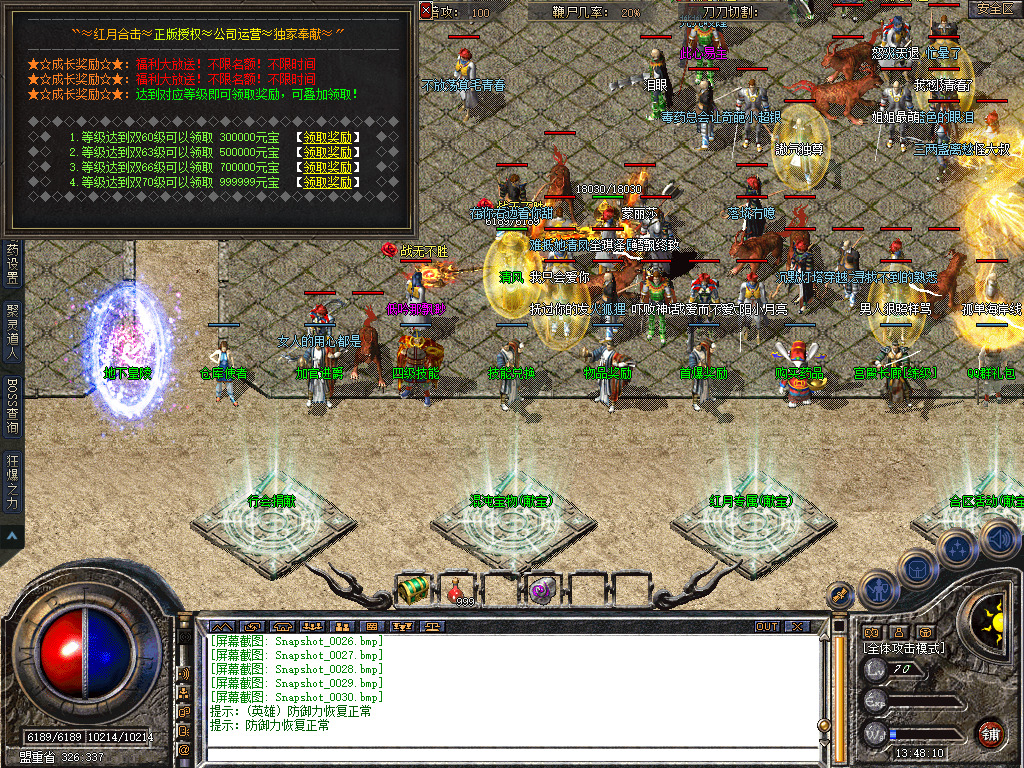The width and height of the screenshot is (1024, 768).
Task: Claim the level 60 reward of 300000 yuanbao
Action: [329, 137]
